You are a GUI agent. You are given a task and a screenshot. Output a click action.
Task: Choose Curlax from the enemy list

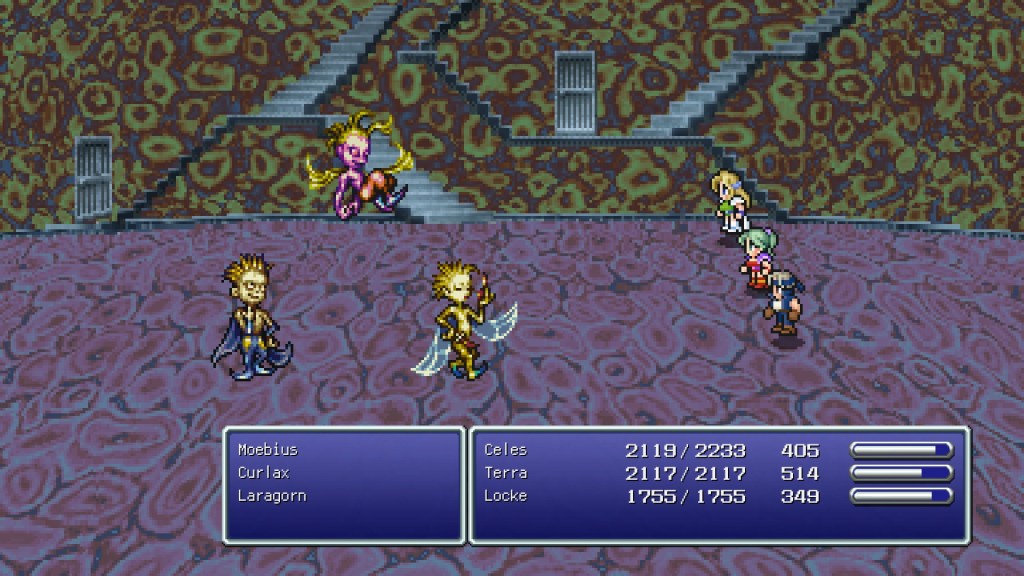pyautogui.click(x=262, y=472)
